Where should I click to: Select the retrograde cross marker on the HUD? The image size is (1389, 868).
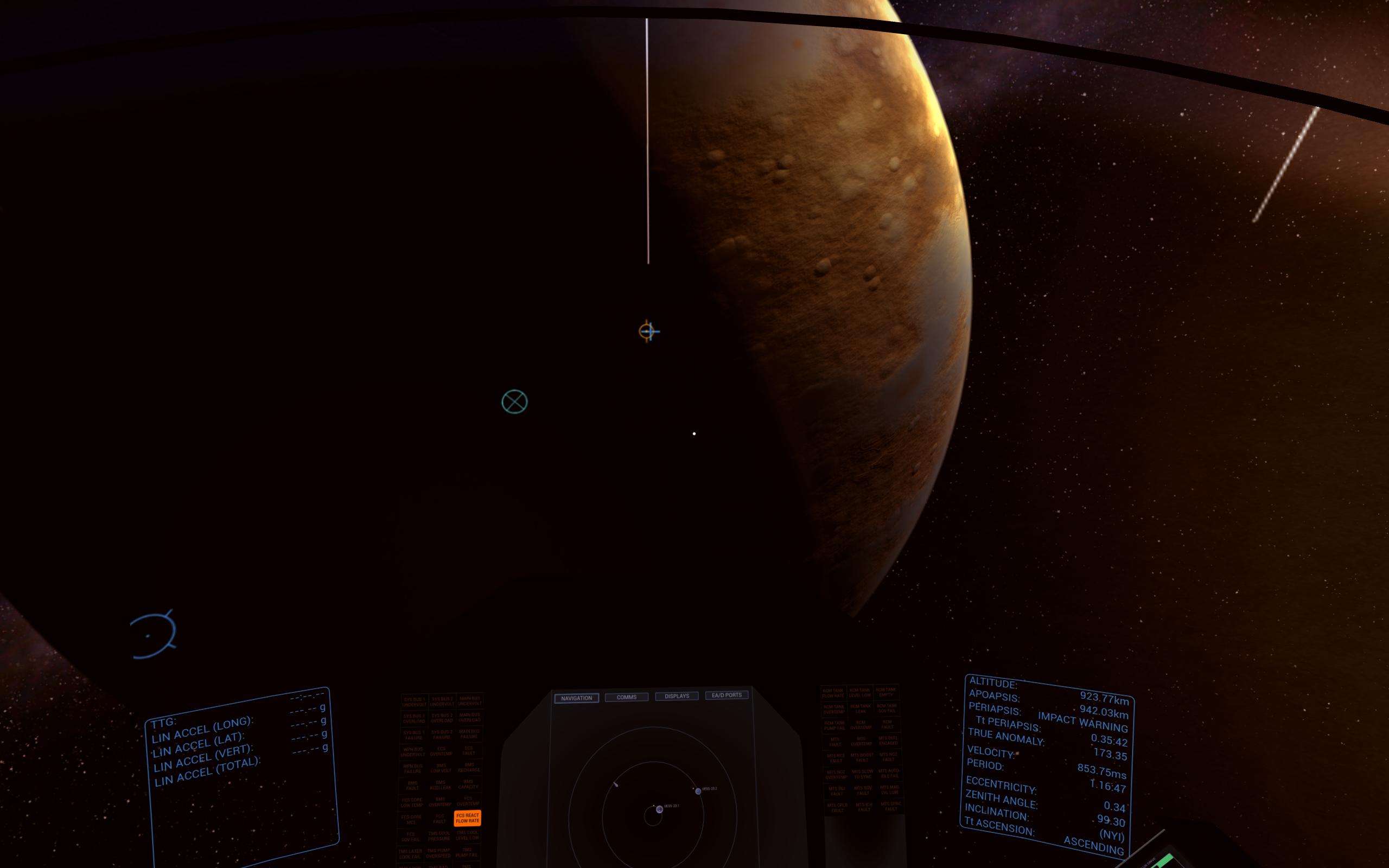[514, 402]
